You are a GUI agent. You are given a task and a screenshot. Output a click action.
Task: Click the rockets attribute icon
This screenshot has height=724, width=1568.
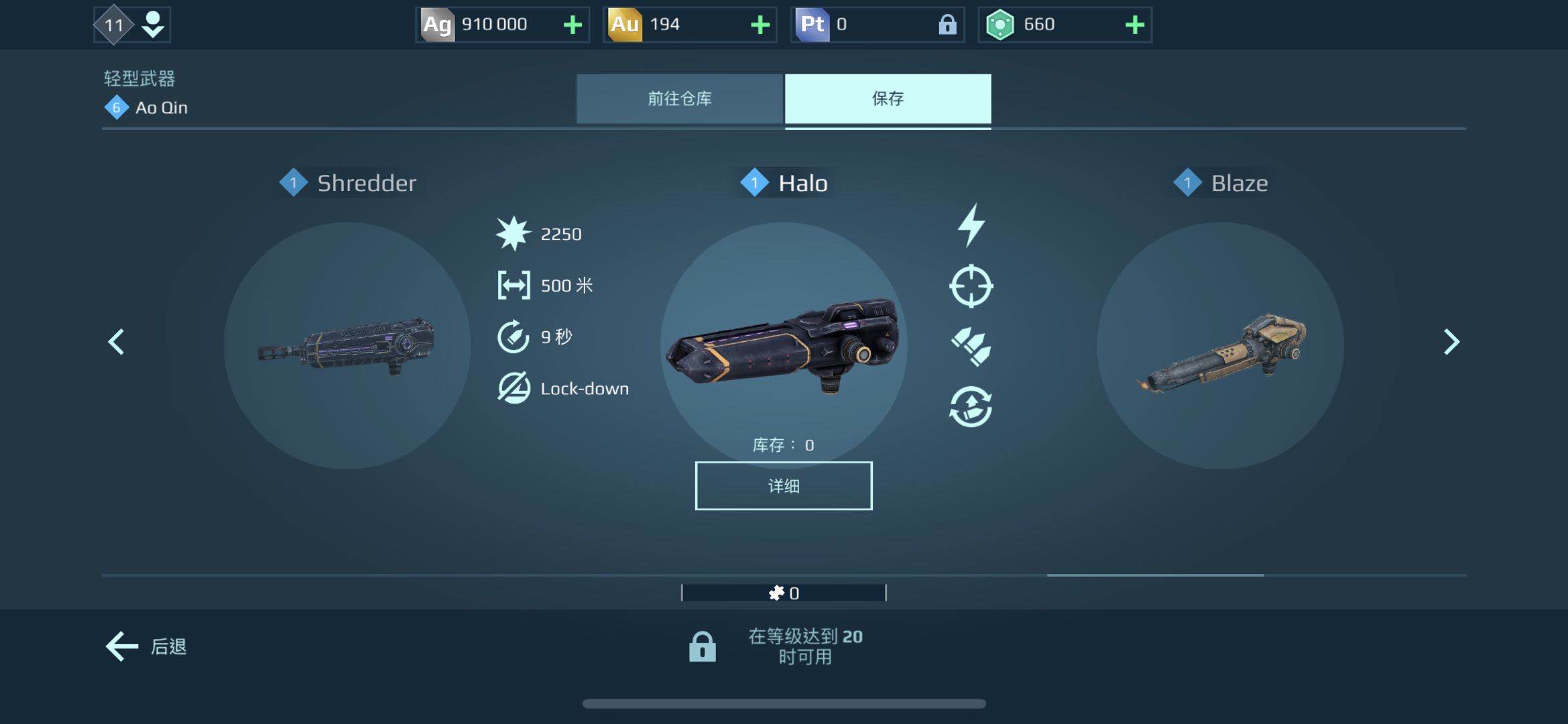(971, 346)
